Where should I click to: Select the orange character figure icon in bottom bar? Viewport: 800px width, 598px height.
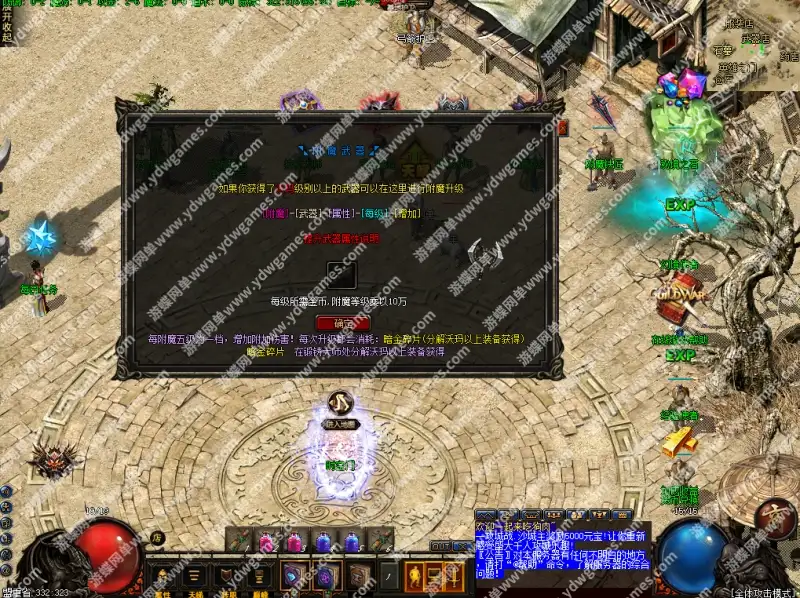[415, 576]
